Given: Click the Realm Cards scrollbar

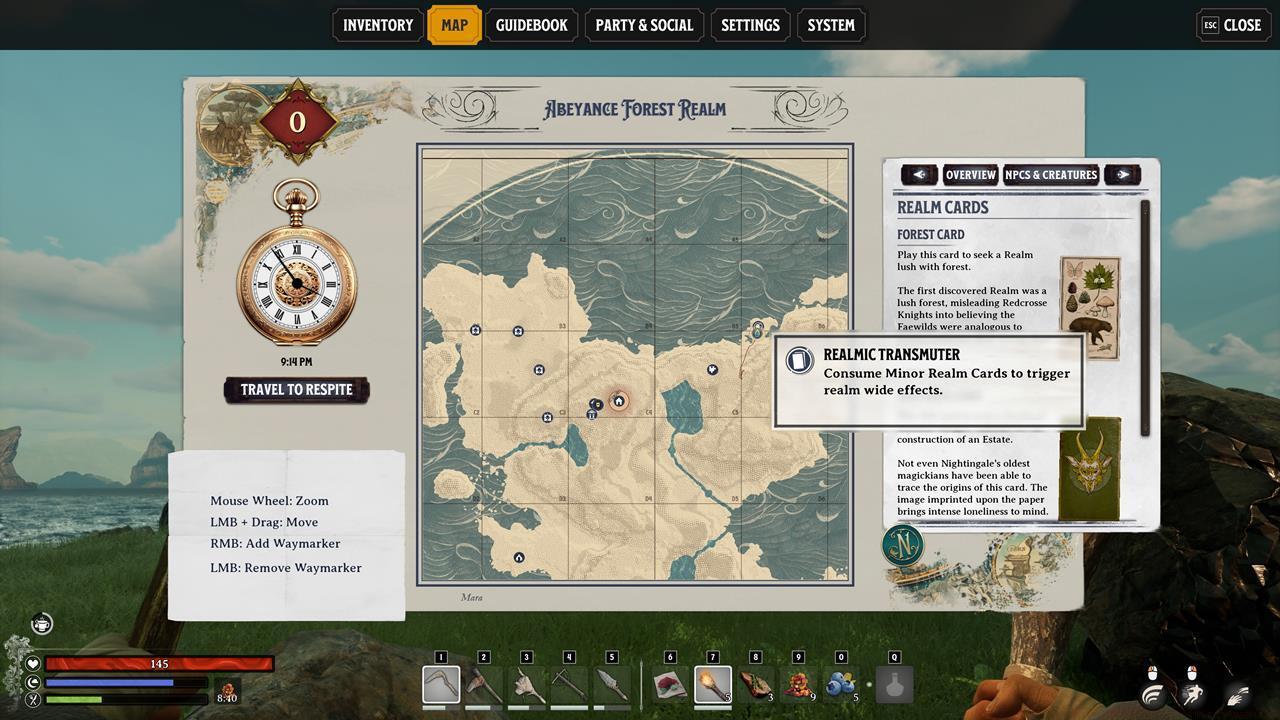Looking at the screenshot, I should (x=1146, y=320).
